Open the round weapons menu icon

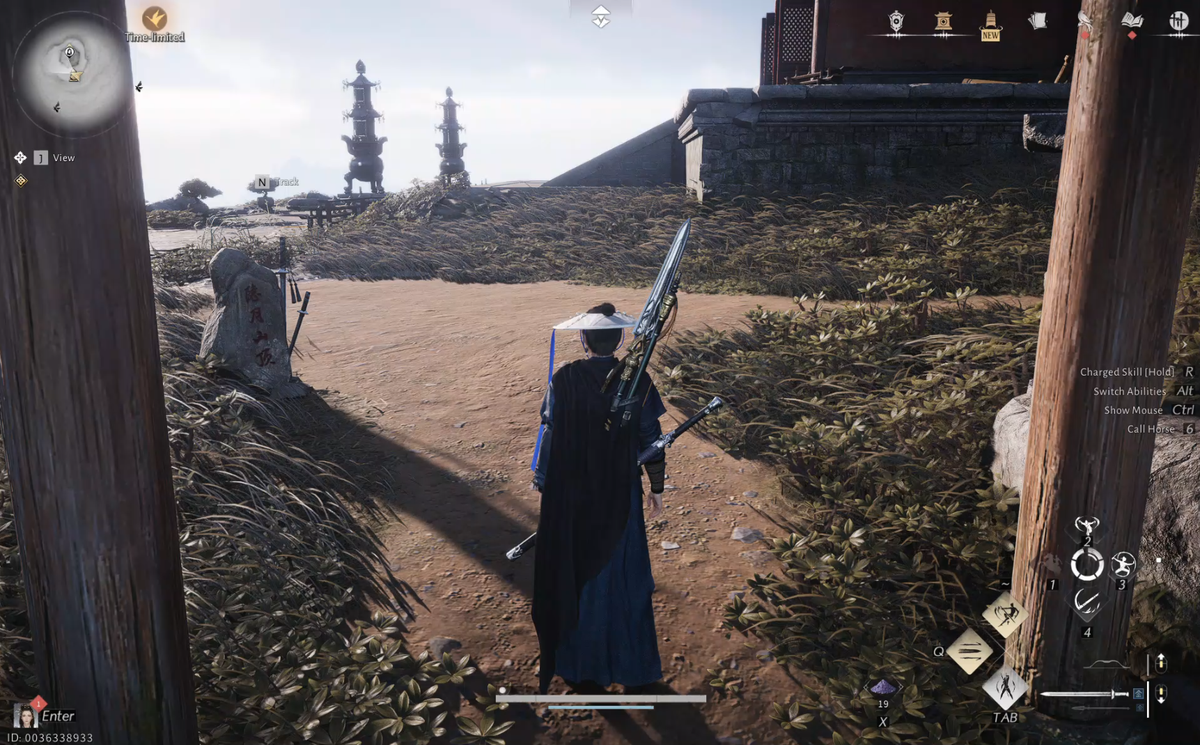(x=1178, y=21)
